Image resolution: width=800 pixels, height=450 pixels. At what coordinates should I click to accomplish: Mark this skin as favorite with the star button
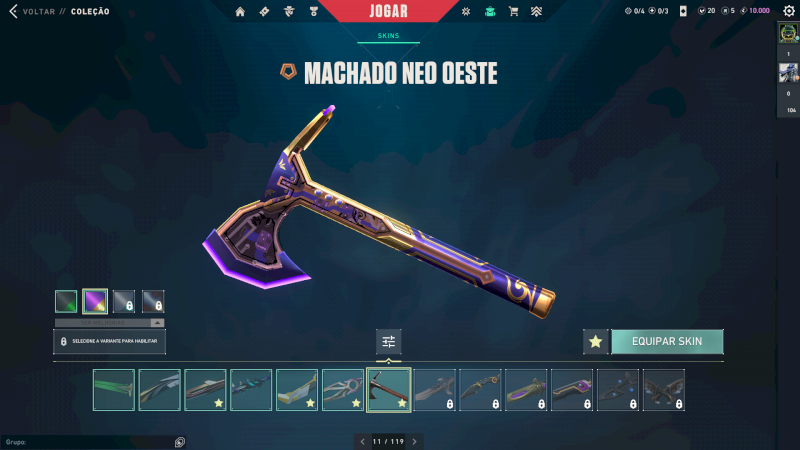596,342
